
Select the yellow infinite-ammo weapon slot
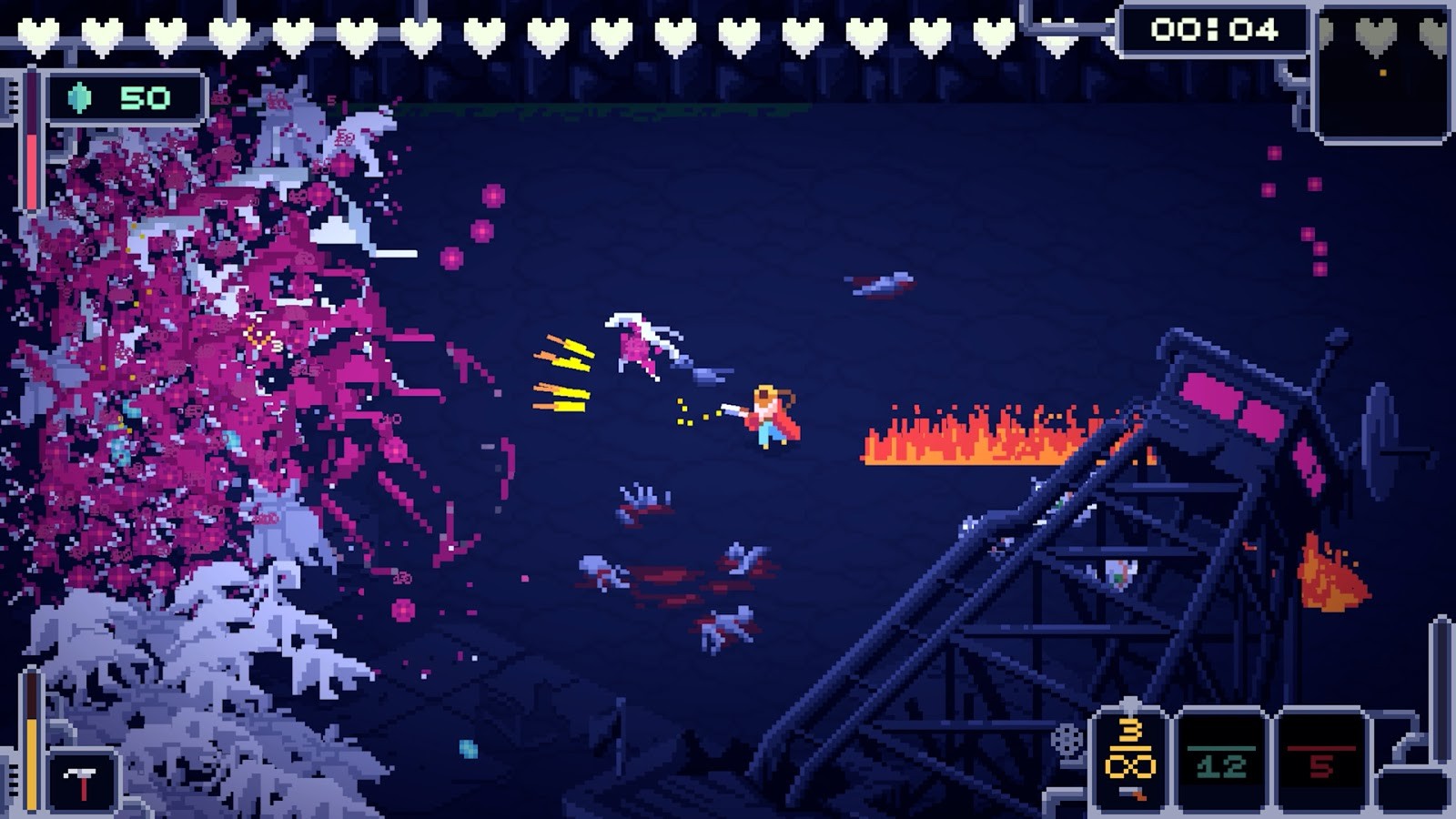click(x=1129, y=758)
